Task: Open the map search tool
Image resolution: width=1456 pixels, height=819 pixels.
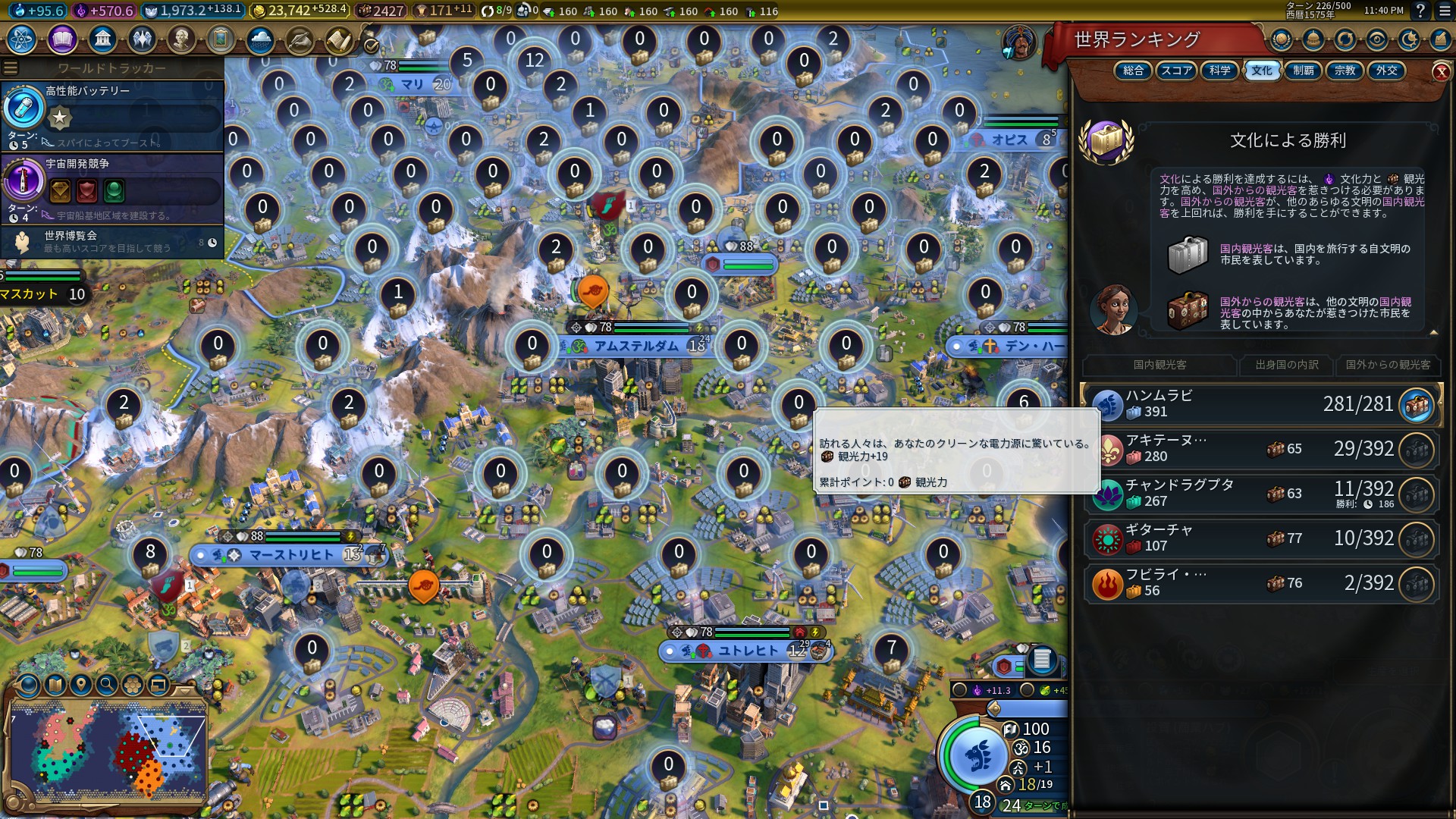Action: click(107, 686)
